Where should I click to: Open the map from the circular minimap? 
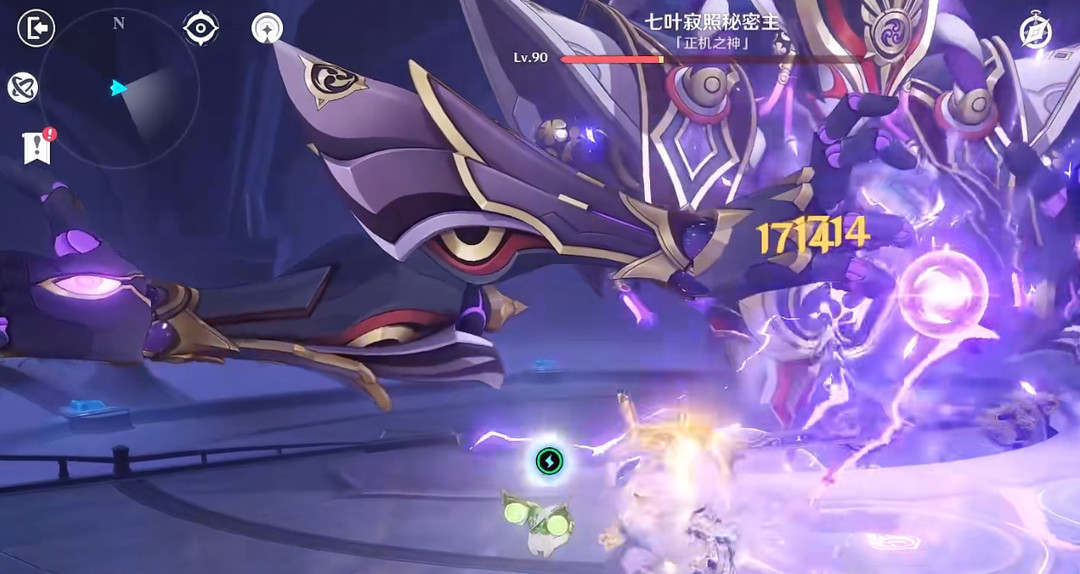tap(118, 88)
